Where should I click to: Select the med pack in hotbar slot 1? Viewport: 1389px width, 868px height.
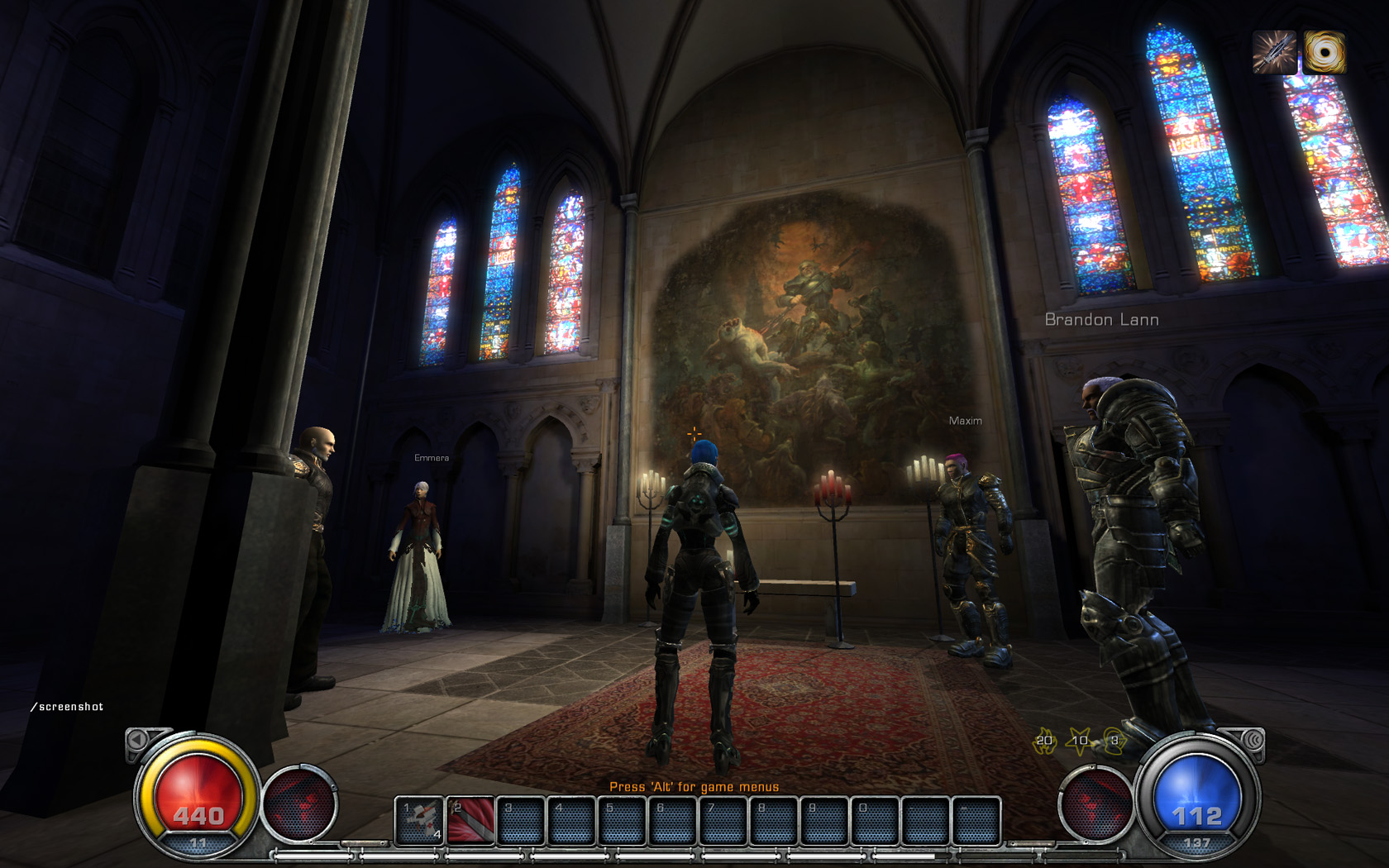[420, 820]
